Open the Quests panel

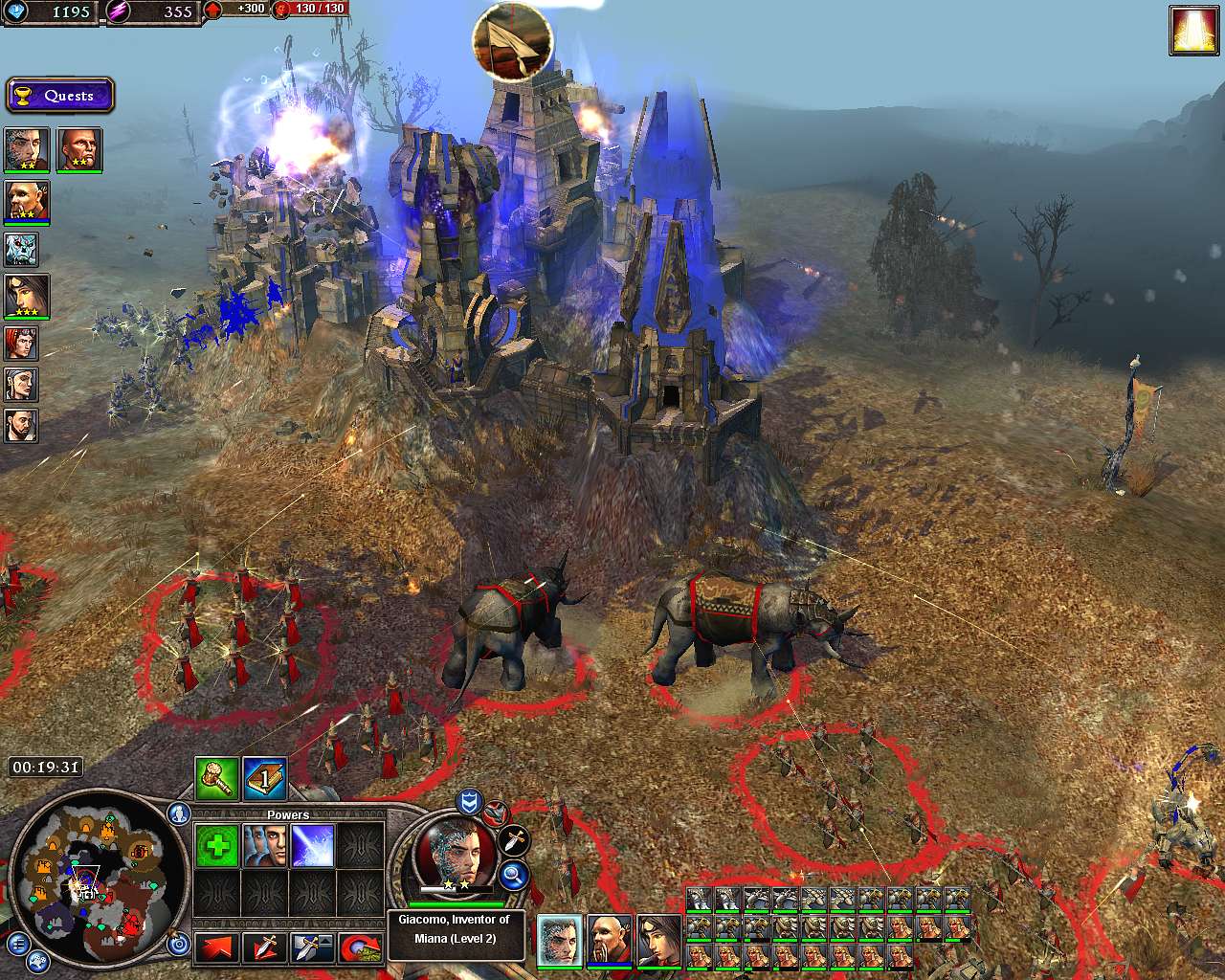pyautogui.click(x=60, y=96)
